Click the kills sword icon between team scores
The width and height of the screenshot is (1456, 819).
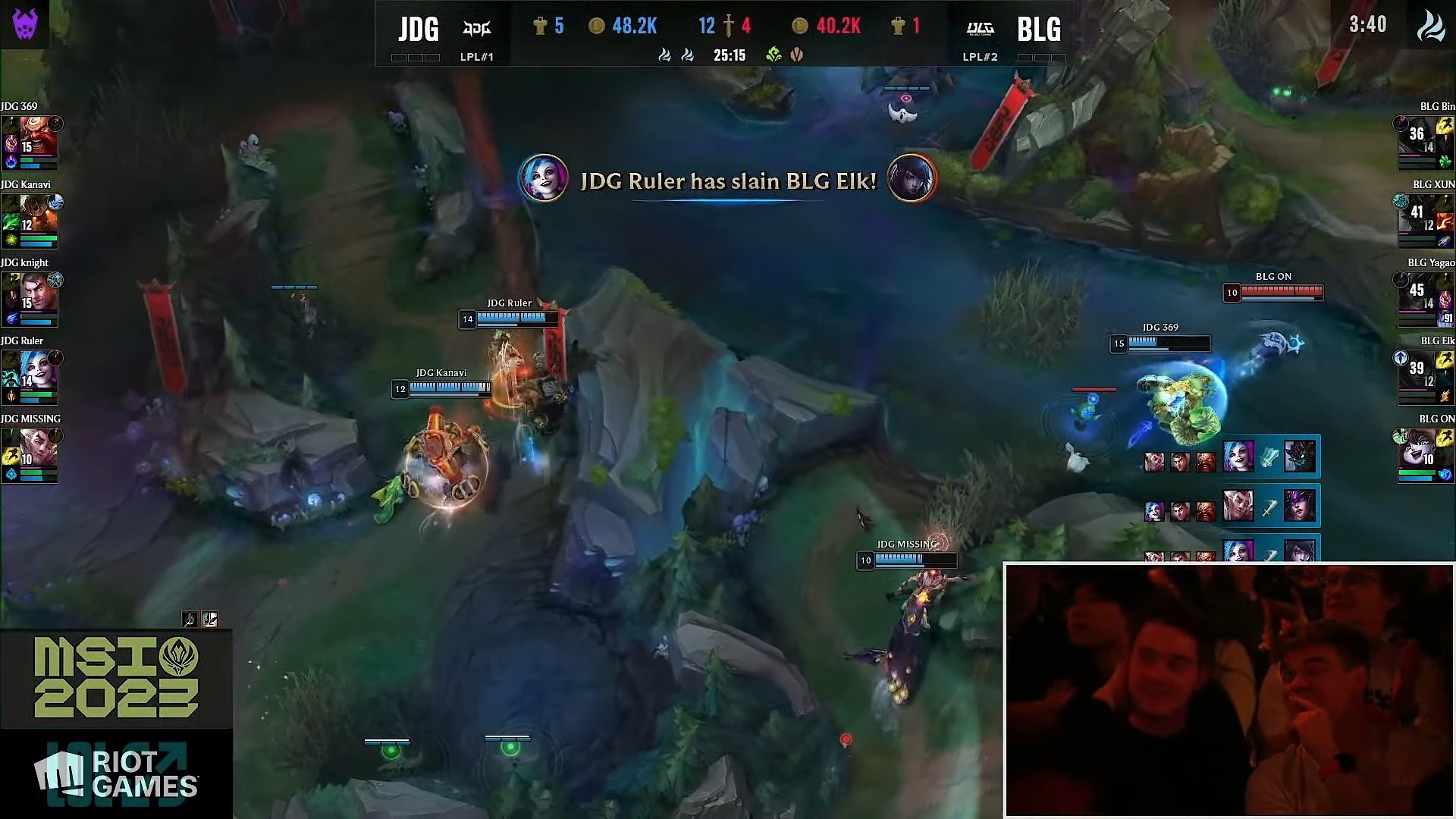point(729,25)
